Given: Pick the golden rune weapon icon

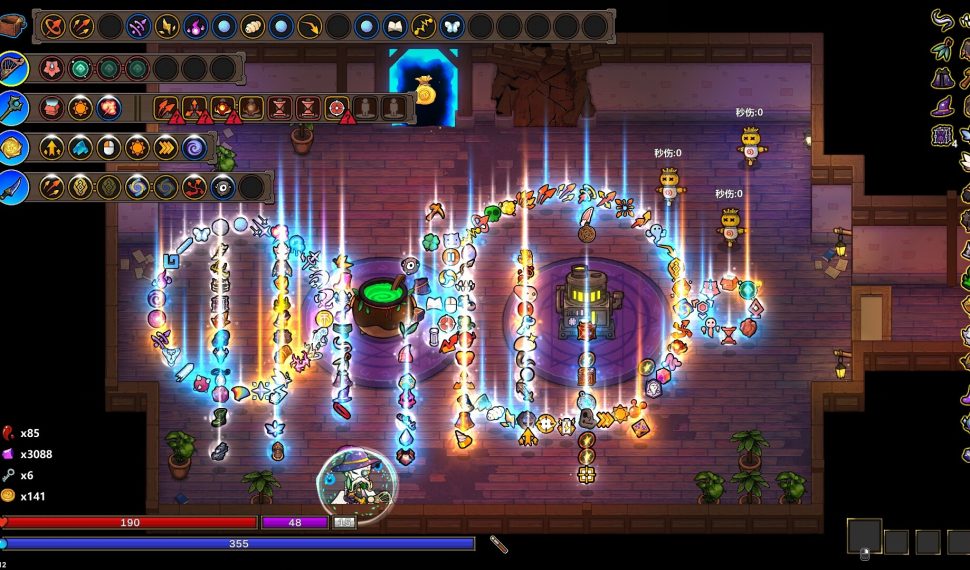Looking at the screenshot, I should [13, 147].
